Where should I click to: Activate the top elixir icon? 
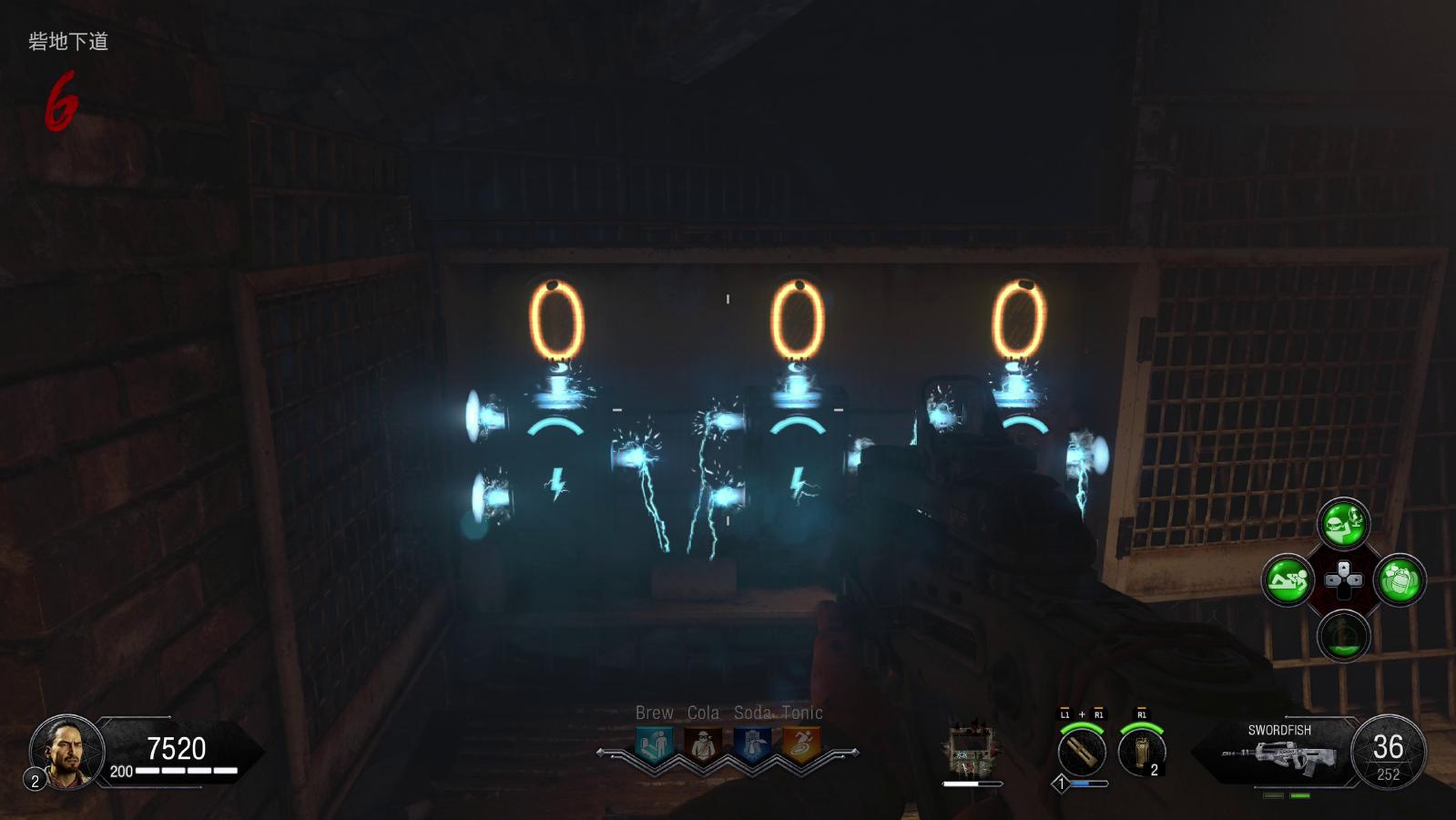[x=1343, y=524]
